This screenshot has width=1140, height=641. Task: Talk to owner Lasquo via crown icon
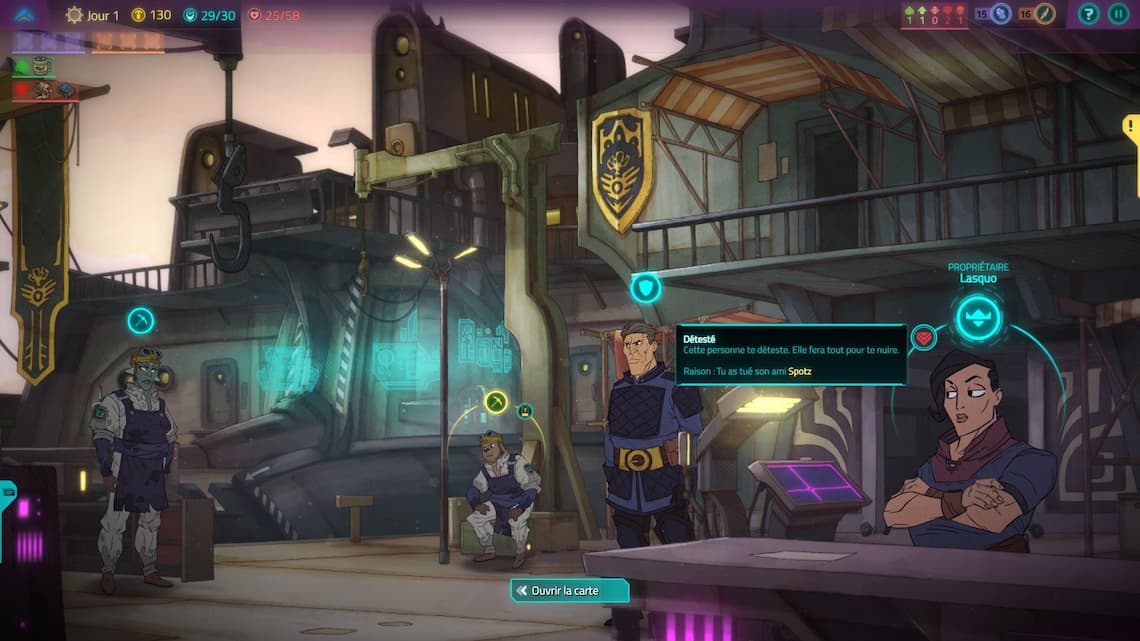click(977, 319)
